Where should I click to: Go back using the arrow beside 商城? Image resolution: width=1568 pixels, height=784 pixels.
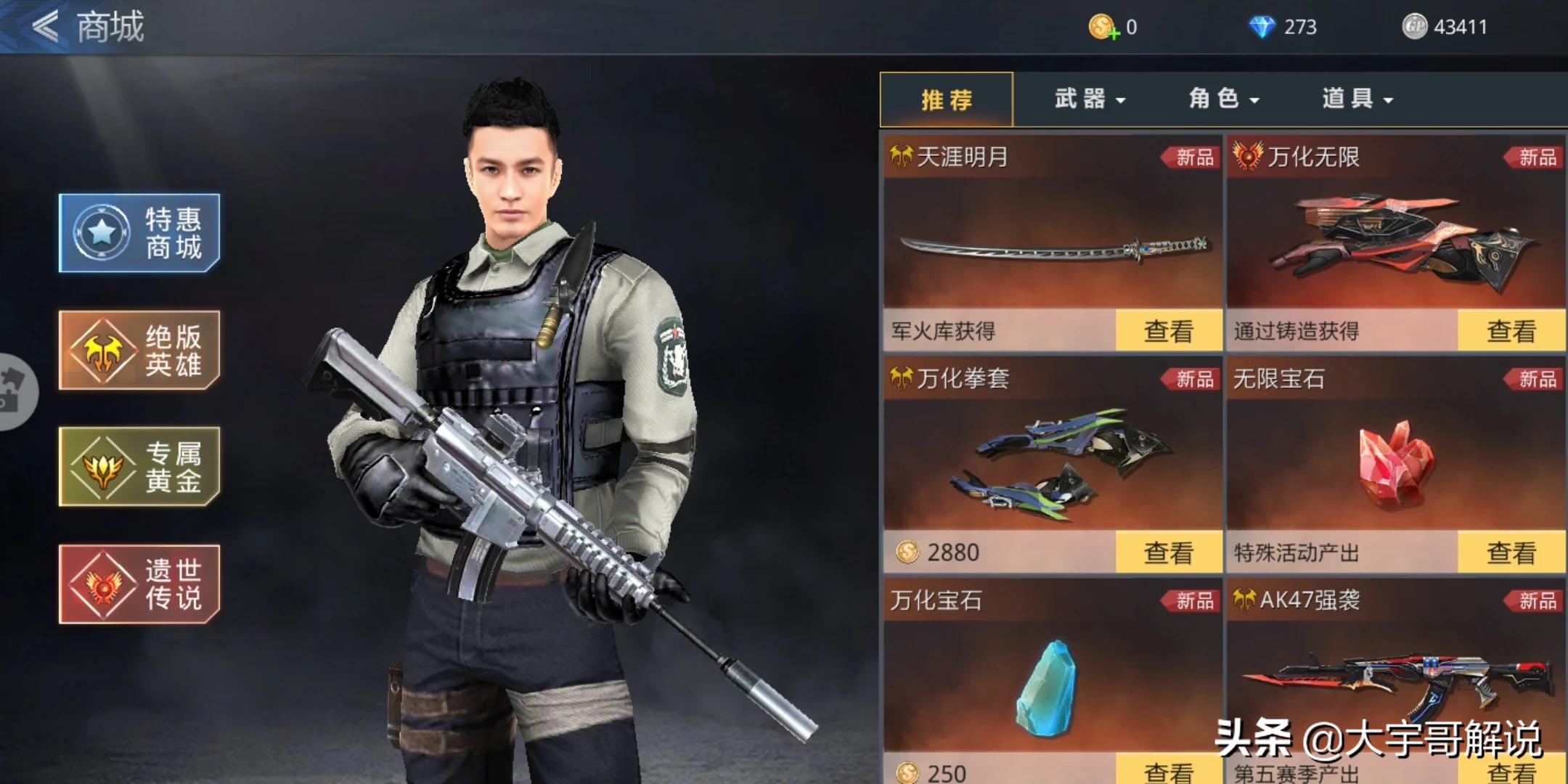45,27
